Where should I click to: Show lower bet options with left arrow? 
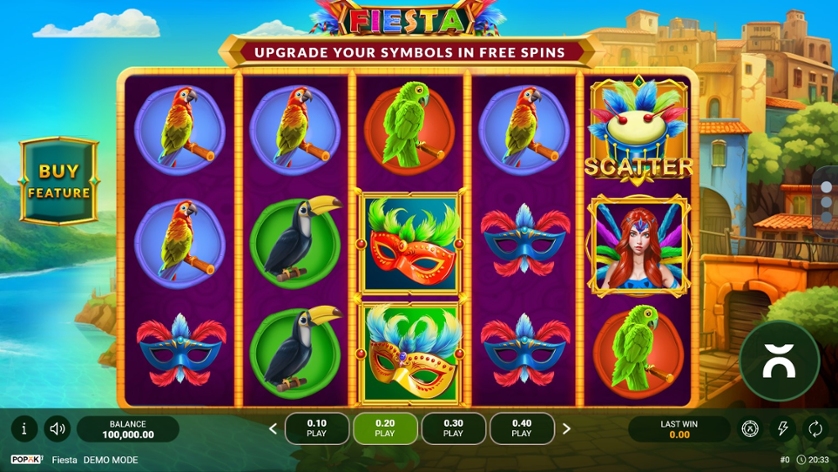click(x=273, y=429)
